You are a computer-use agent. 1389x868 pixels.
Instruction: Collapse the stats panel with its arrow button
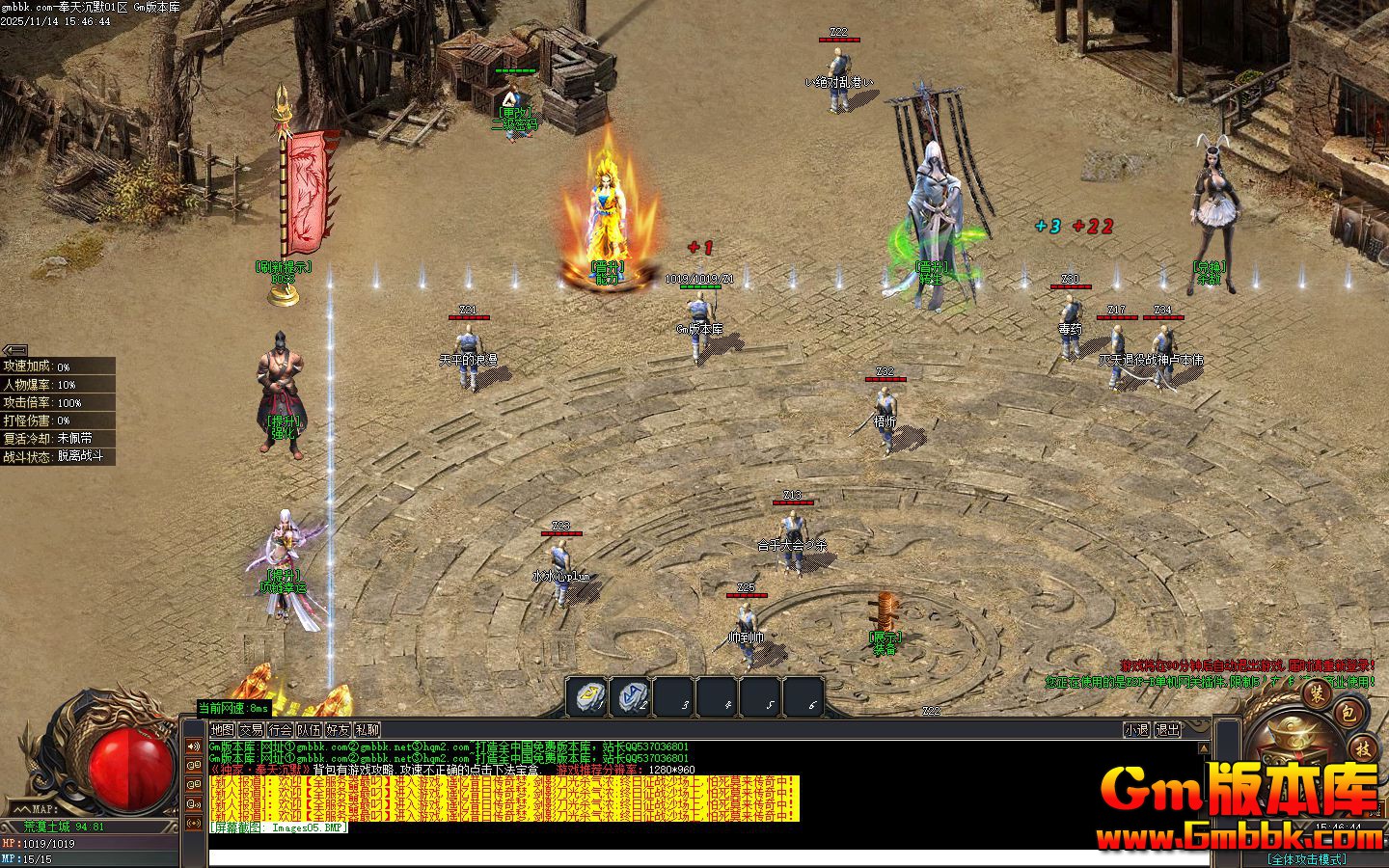(16, 352)
